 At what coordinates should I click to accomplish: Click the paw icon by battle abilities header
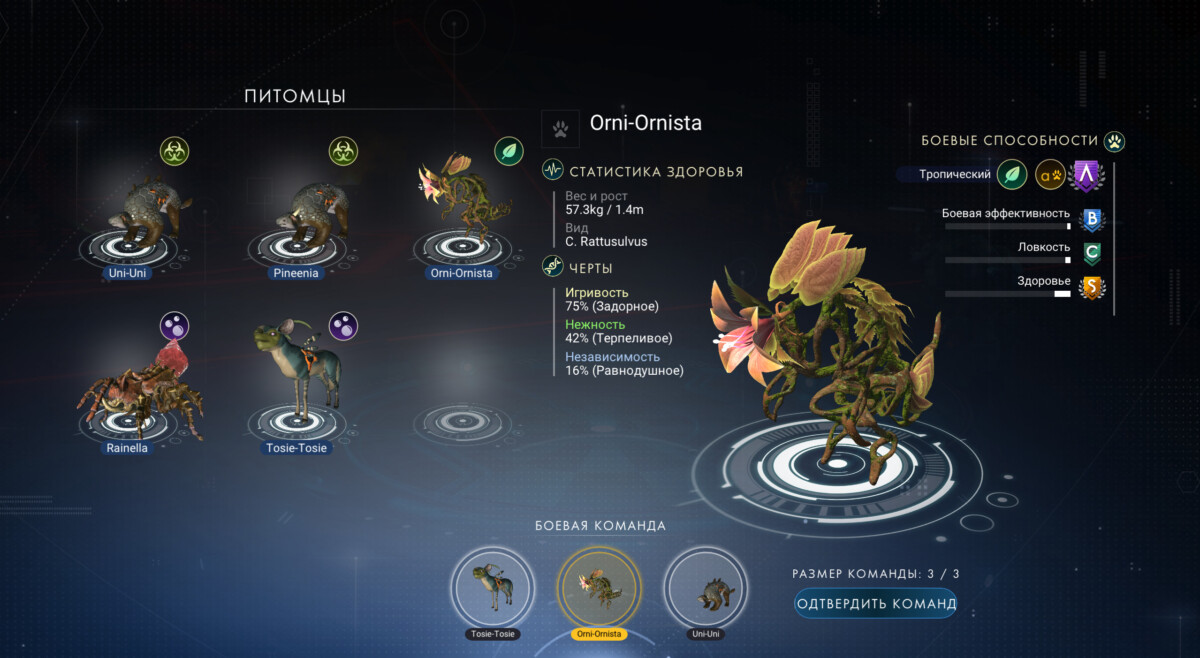[x=1115, y=141]
